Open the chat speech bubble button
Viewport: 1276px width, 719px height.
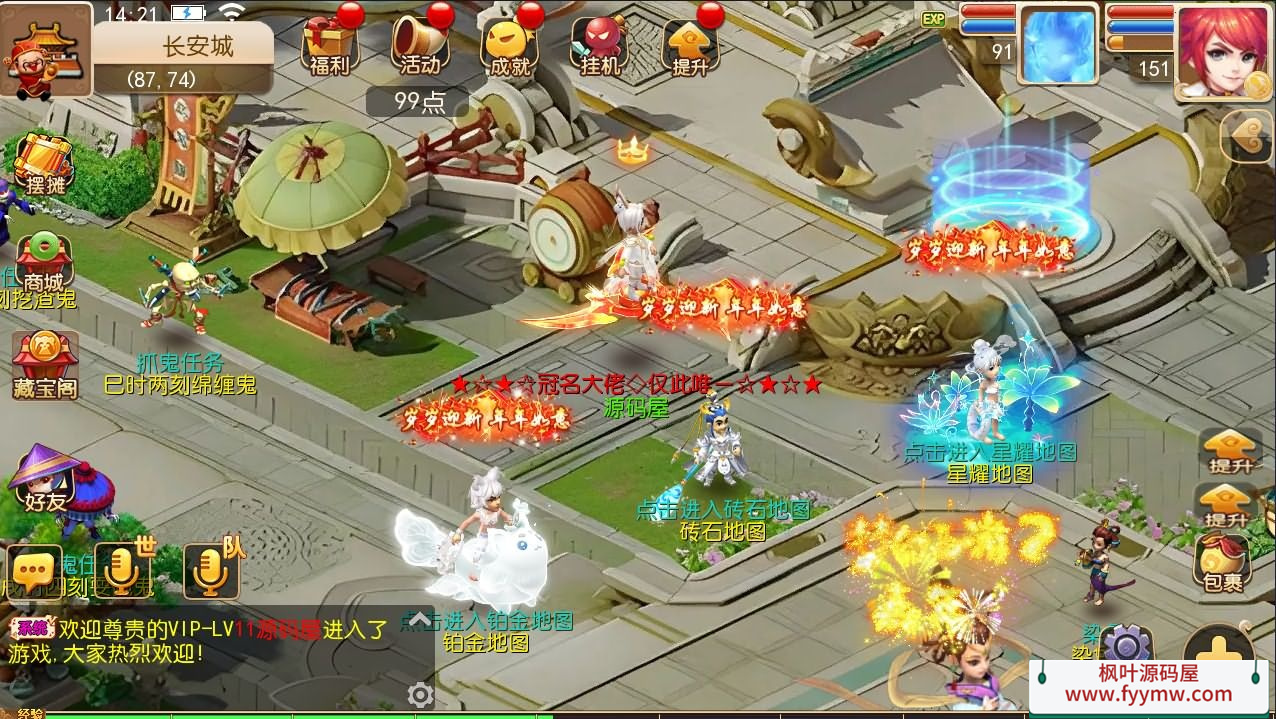(33, 572)
